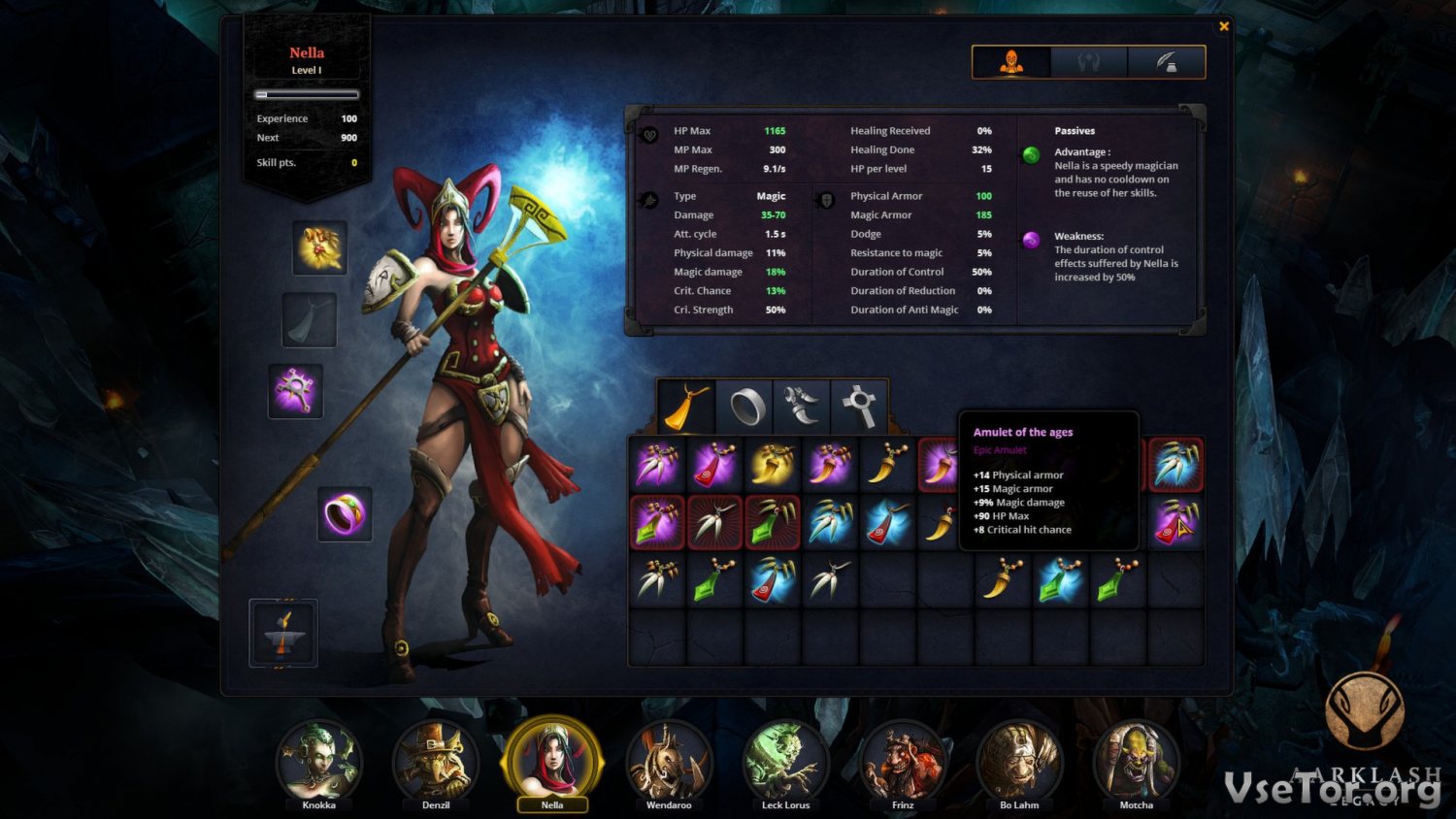The height and width of the screenshot is (819, 1456).
Task: Switch to the Motcha hero portrait
Action: 1136,762
